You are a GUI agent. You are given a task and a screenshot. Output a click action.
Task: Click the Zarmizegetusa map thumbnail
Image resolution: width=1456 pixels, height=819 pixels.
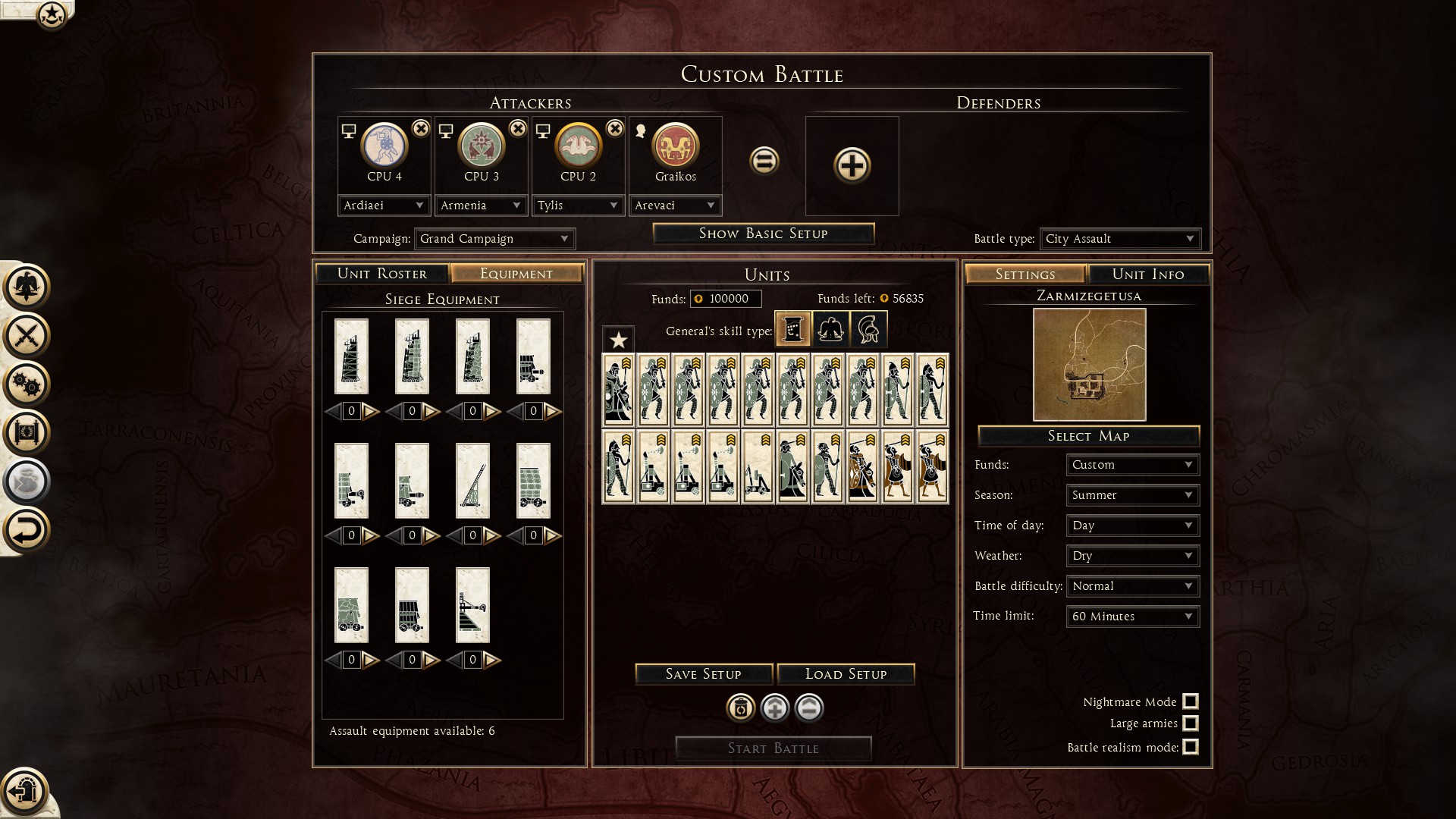(x=1089, y=365)
